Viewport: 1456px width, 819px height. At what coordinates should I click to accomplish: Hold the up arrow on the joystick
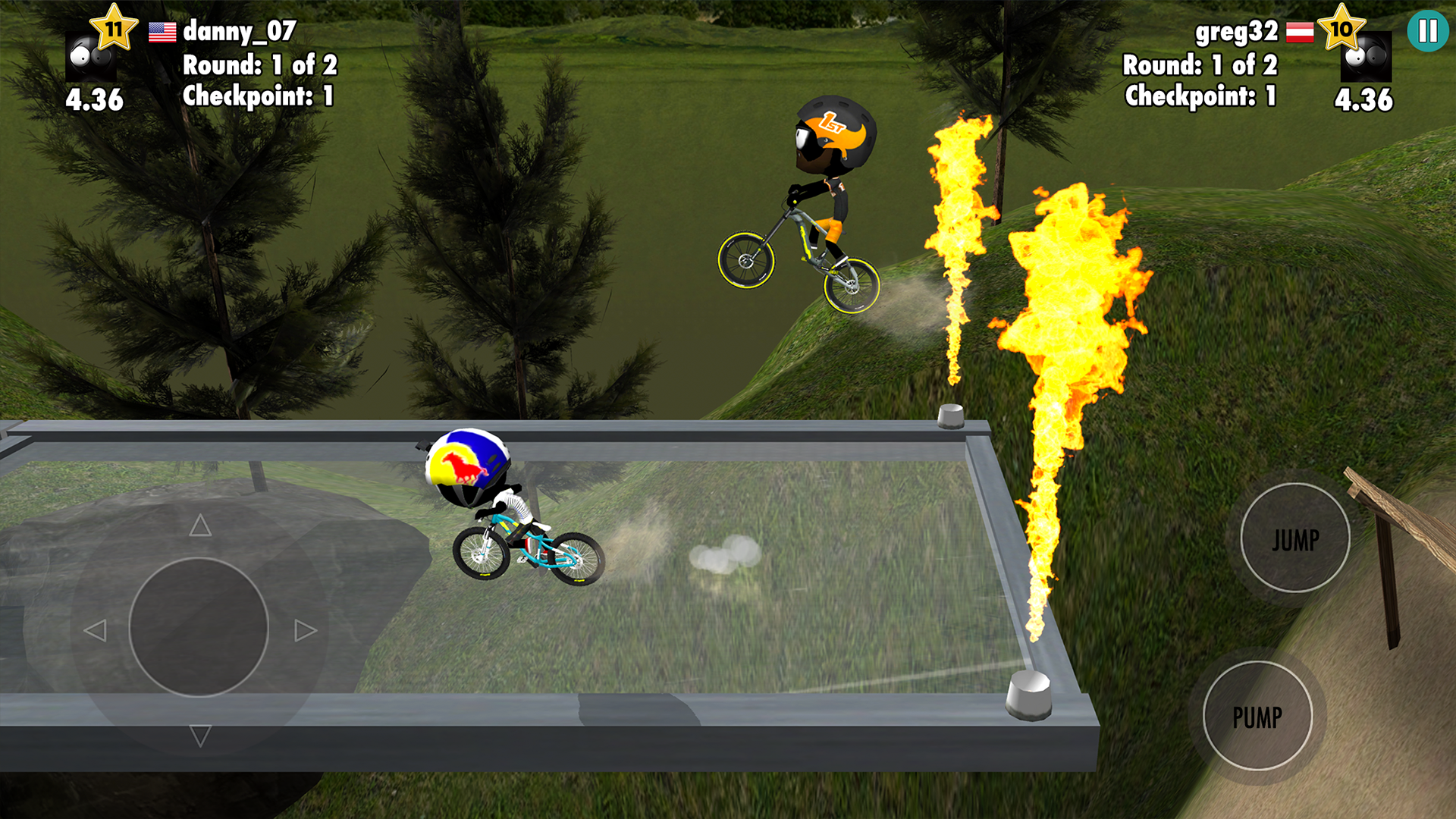199,525
